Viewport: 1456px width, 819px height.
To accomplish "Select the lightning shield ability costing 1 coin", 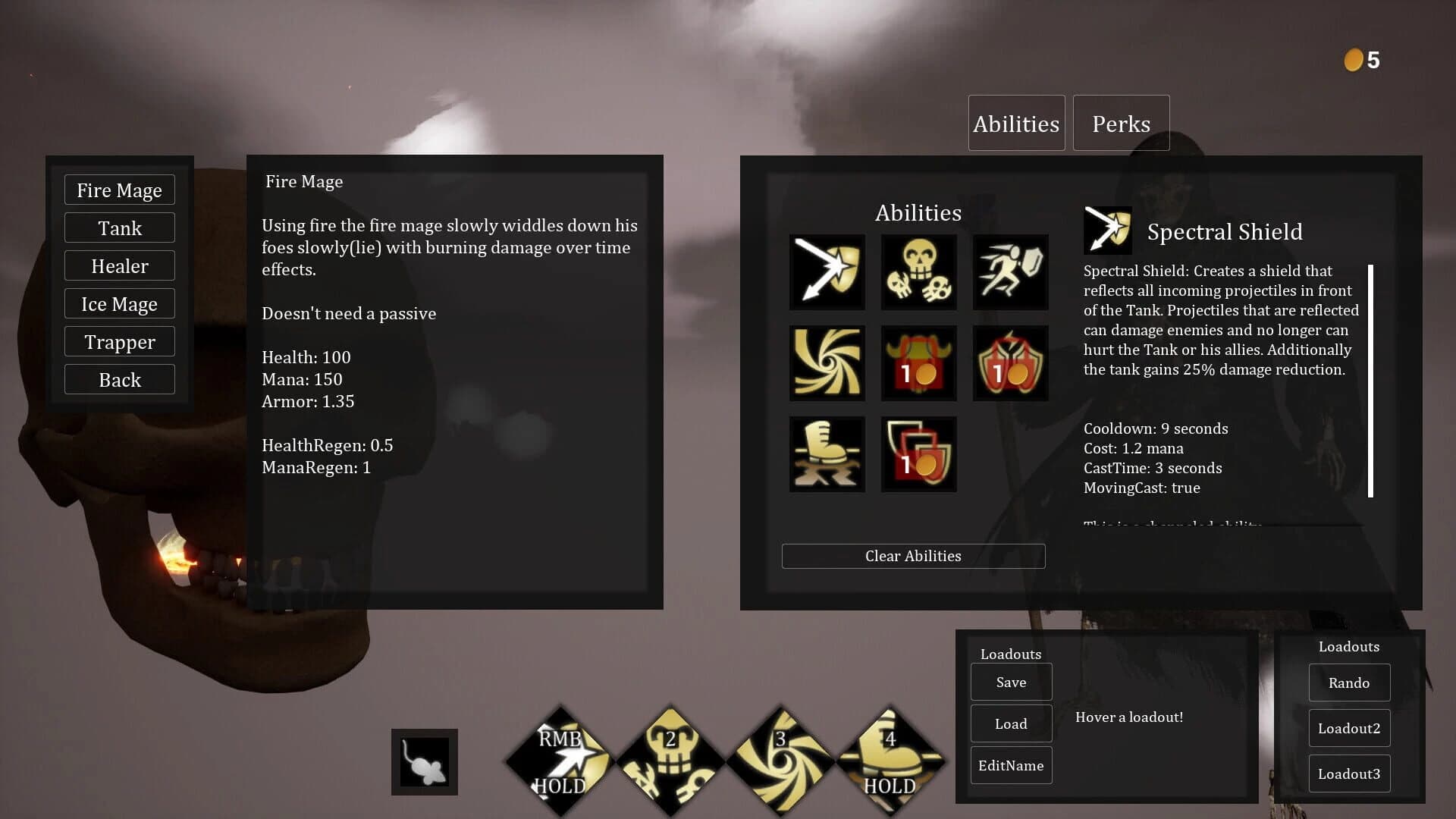I will [1010, 362].
